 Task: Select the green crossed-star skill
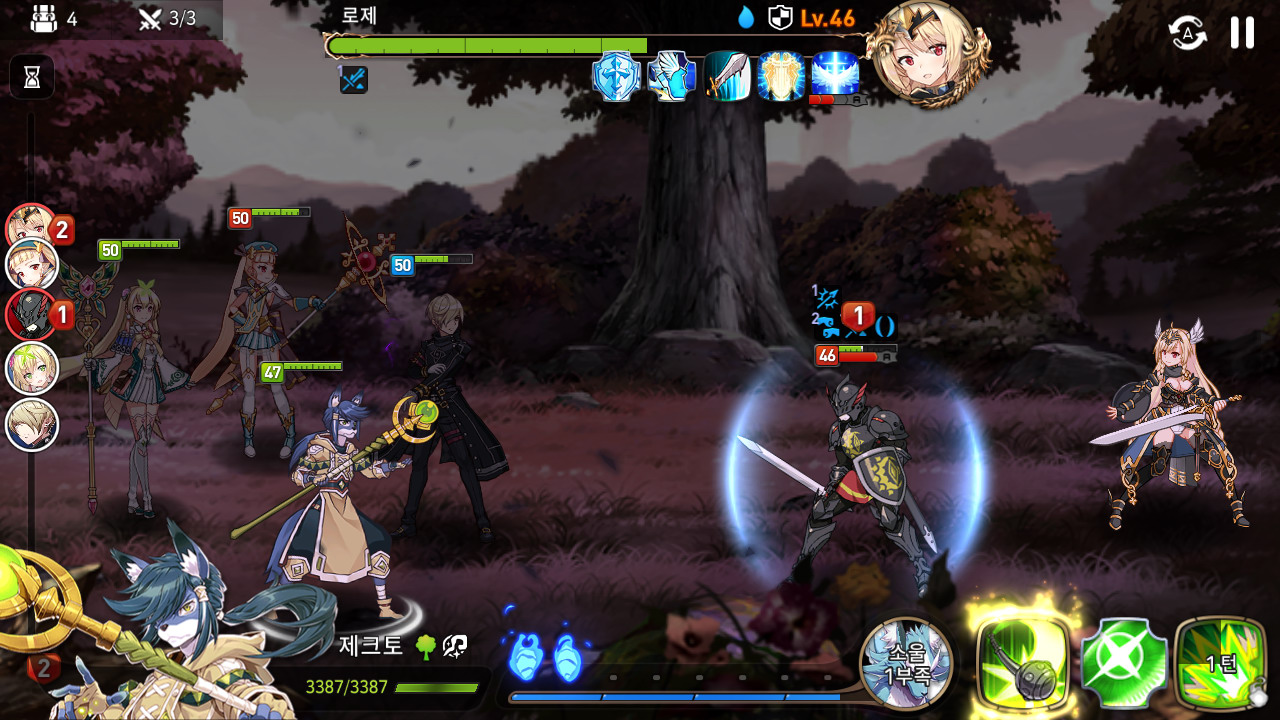tap(1124, 662)
